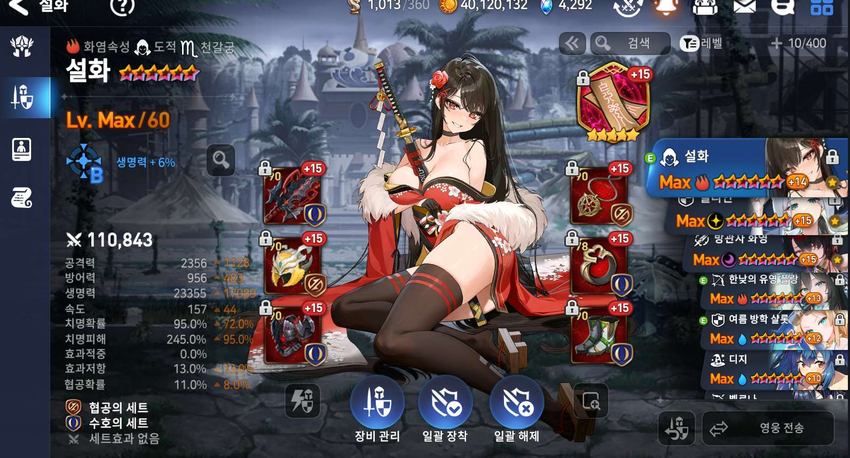Select the equipped red ring slot
Image resolution: width=850 pixels, height=458 pixels.
600,265
